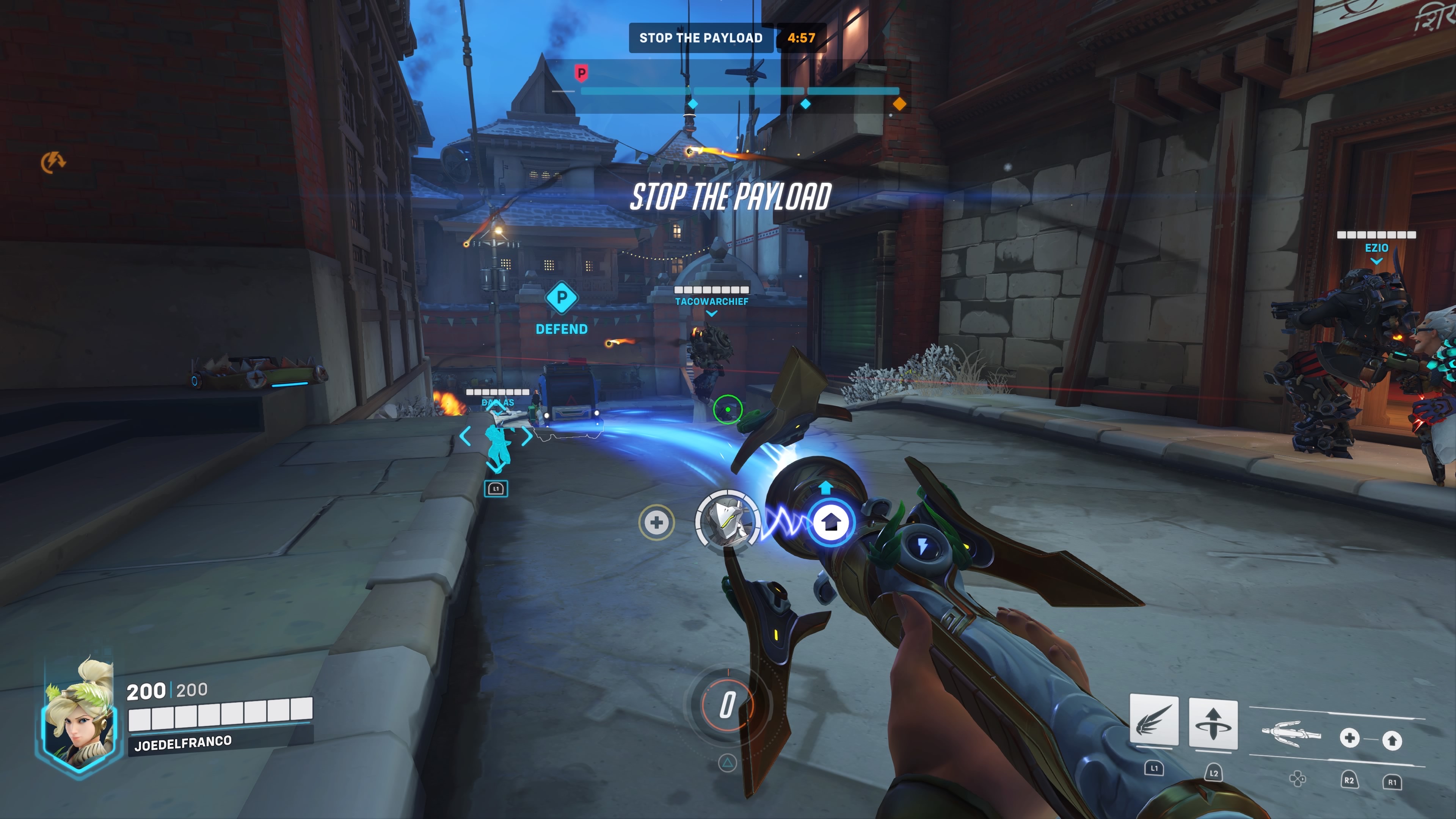1456x819 pixels.
Task: Select the Caduceus Staff weapon icon
Action: point(1290,734)
